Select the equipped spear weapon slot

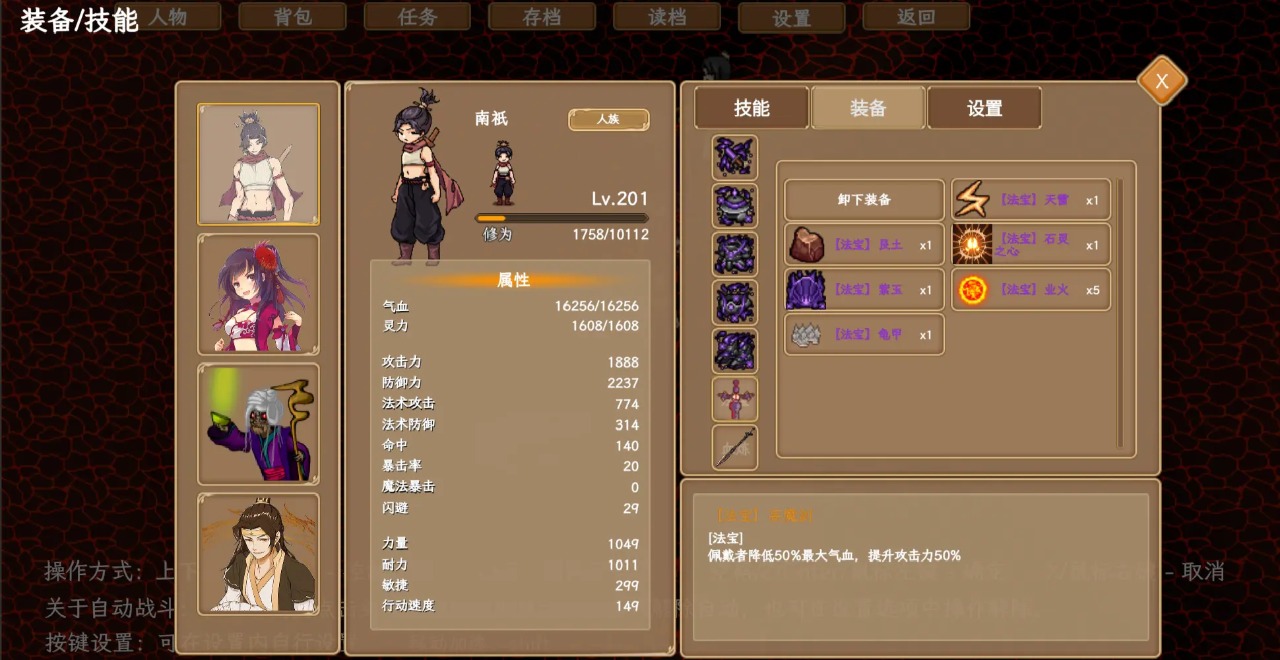click(735, 447)
